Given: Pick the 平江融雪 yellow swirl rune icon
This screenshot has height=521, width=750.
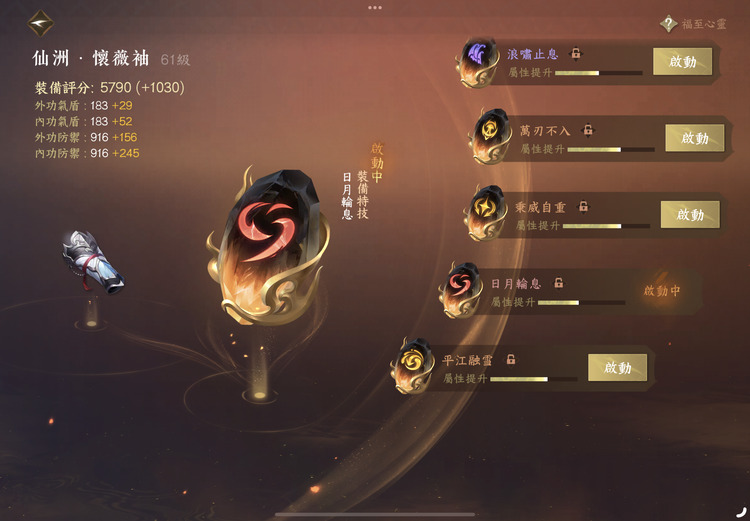Looking at the screenshot, I should tap(413, 363).
